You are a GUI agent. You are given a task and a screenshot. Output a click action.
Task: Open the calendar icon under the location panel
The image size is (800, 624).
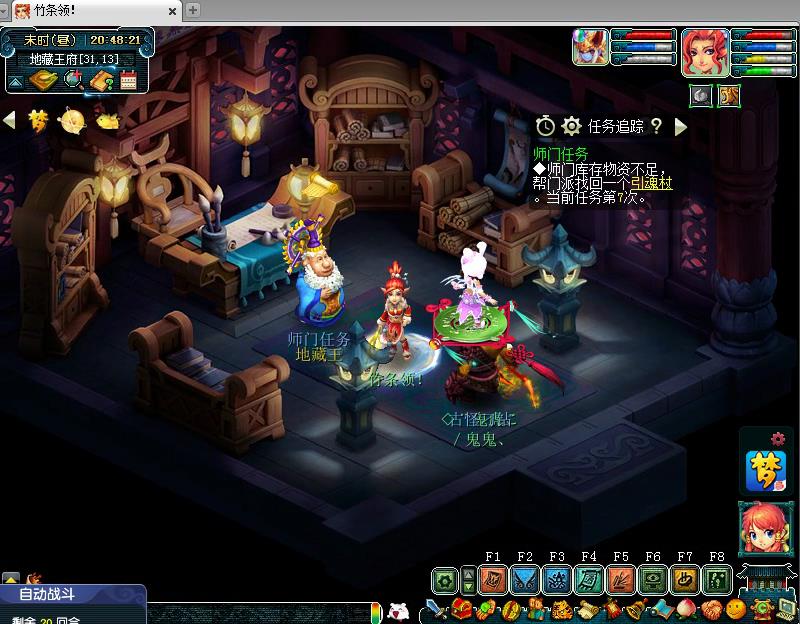pos(128,80)
